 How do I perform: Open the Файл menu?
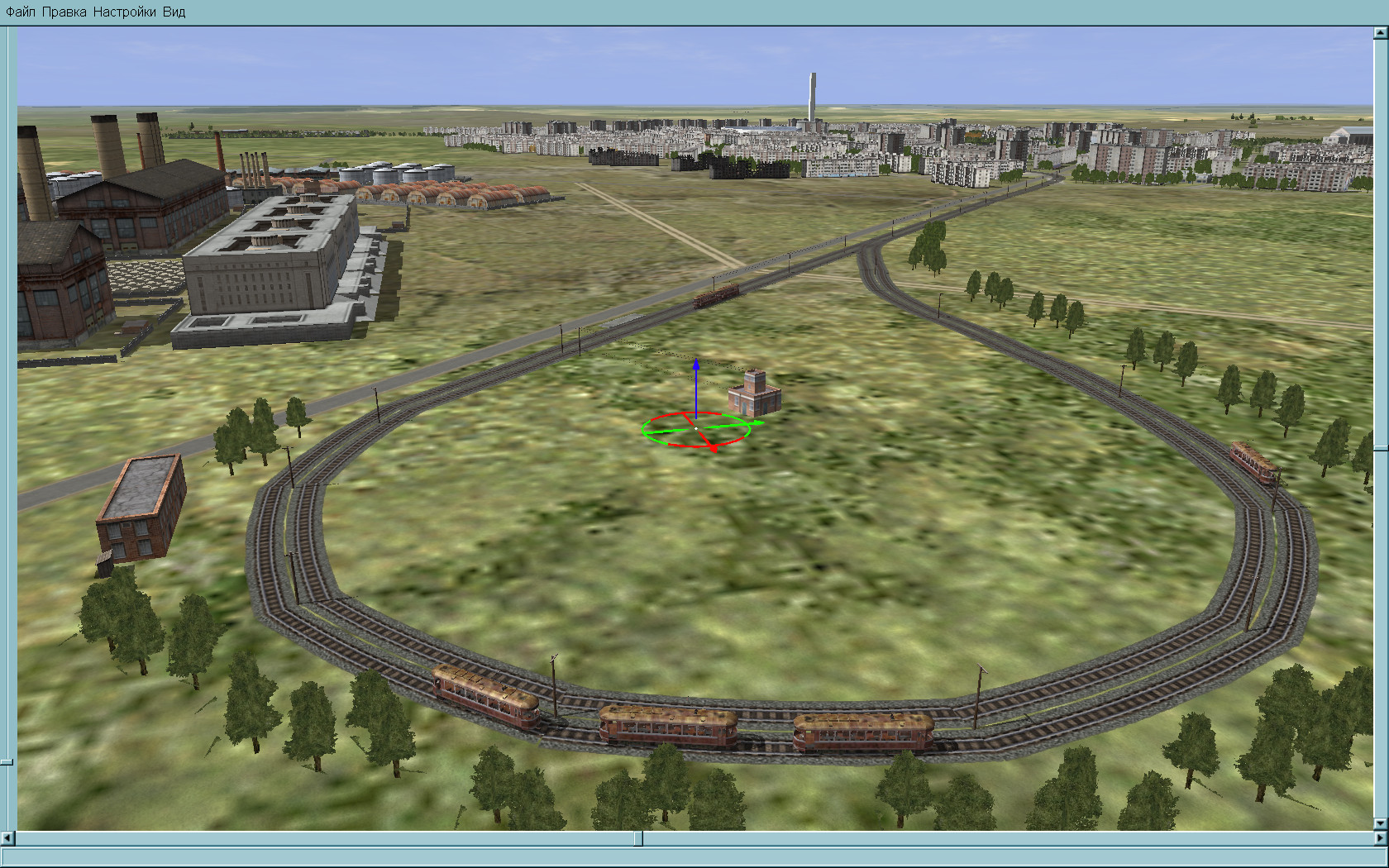[21, 12]
